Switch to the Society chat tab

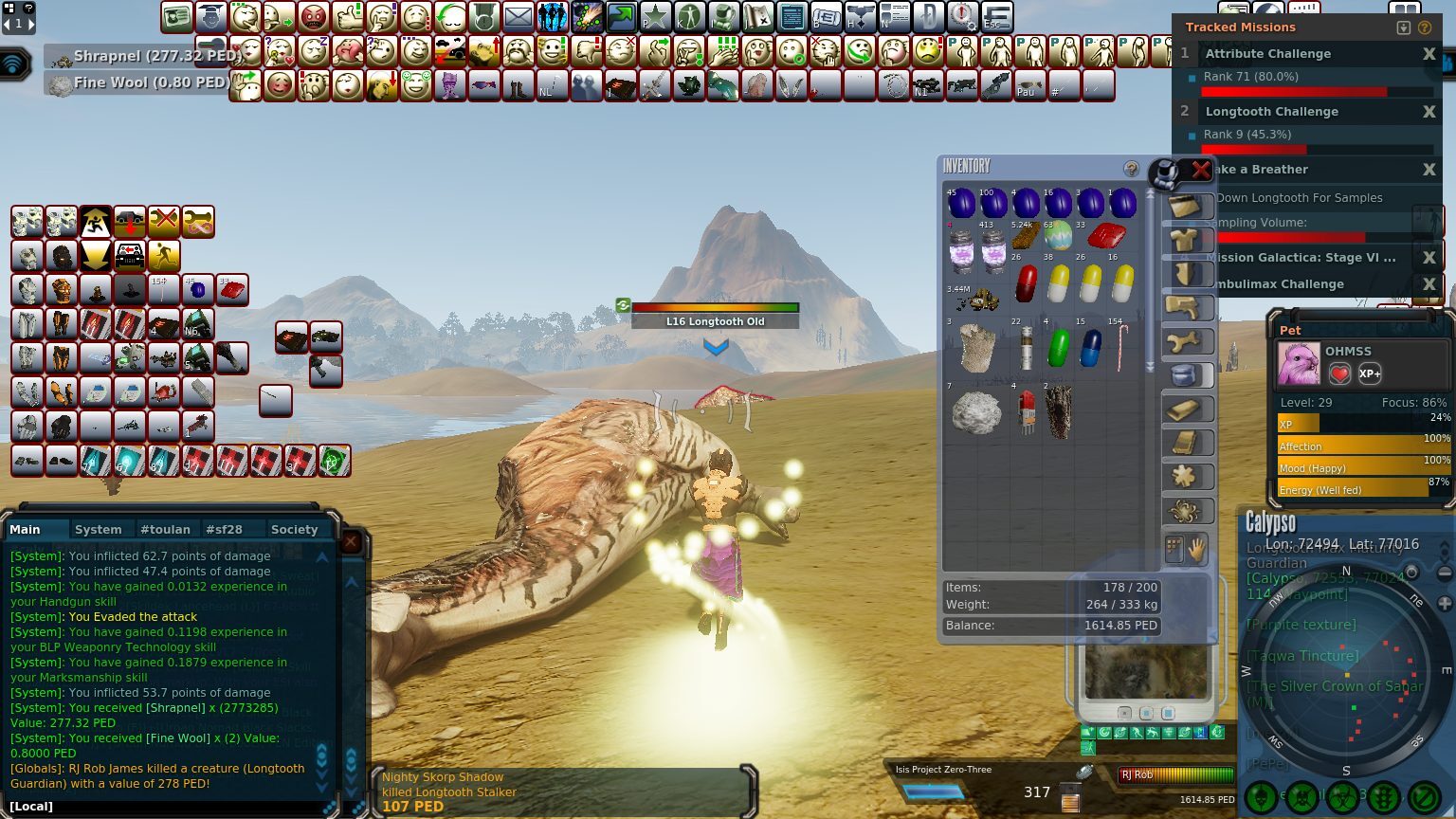(x=295, y=529)
